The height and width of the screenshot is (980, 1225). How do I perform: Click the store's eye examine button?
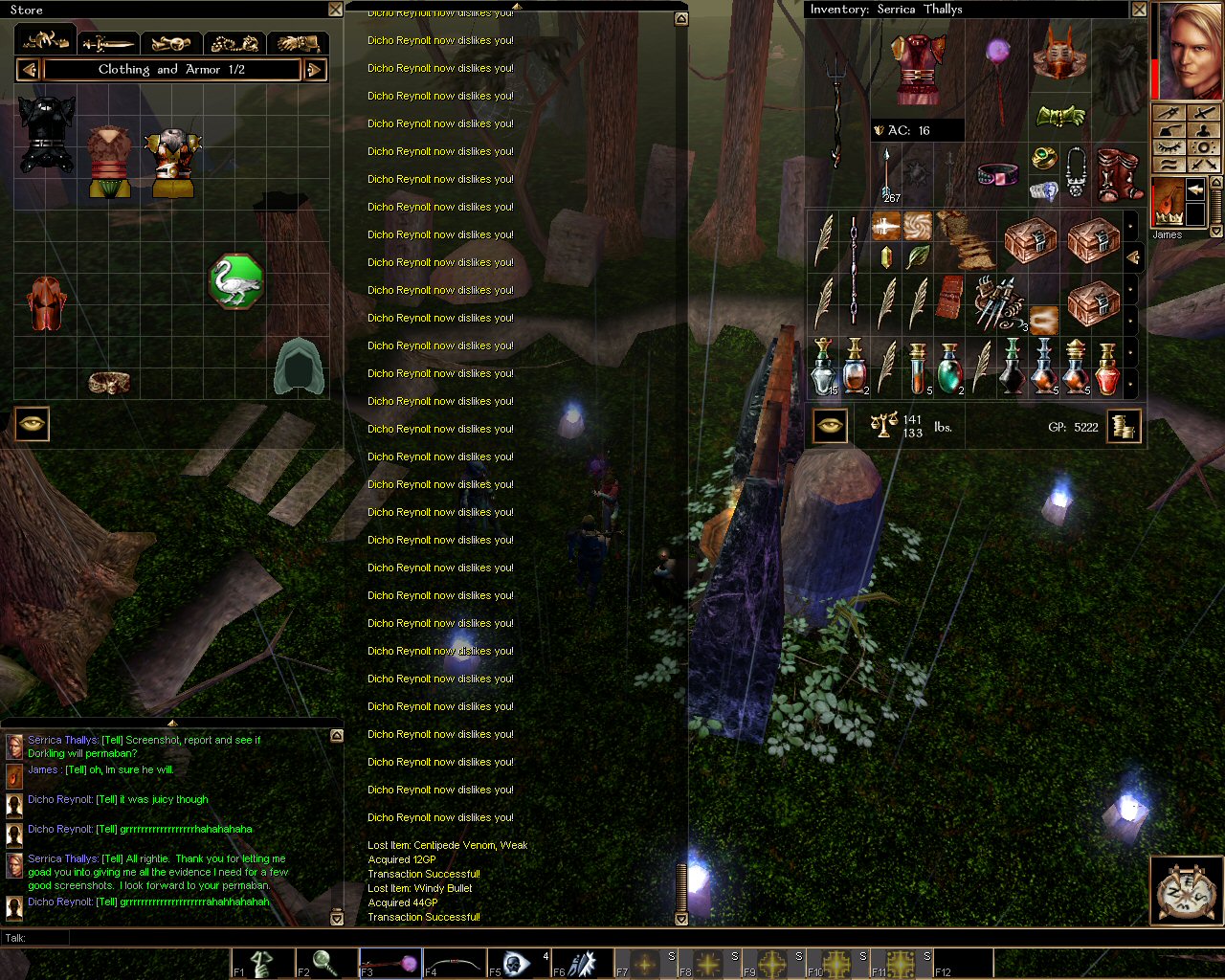tap(32, 424)
